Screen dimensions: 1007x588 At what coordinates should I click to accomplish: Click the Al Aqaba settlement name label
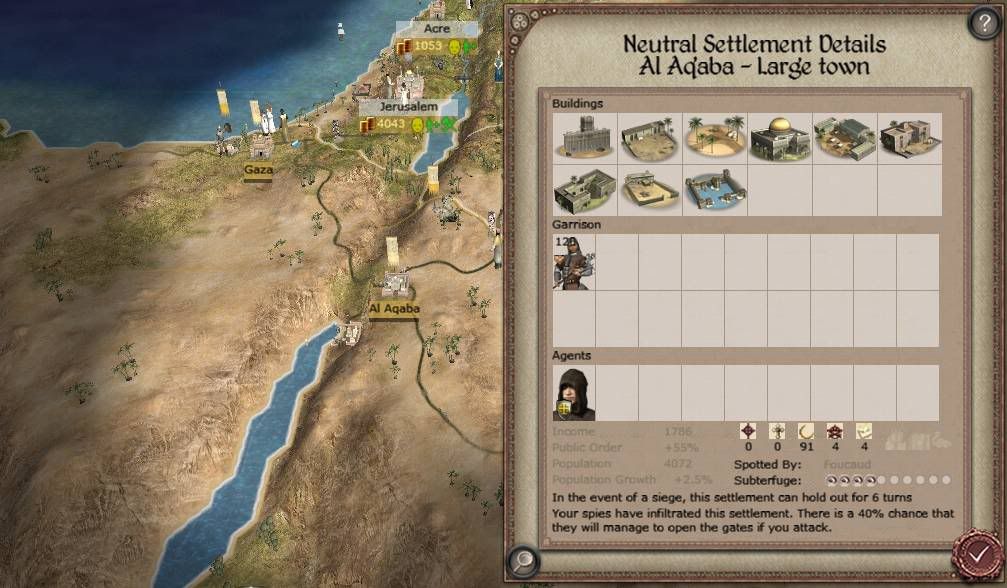(394, 309)
